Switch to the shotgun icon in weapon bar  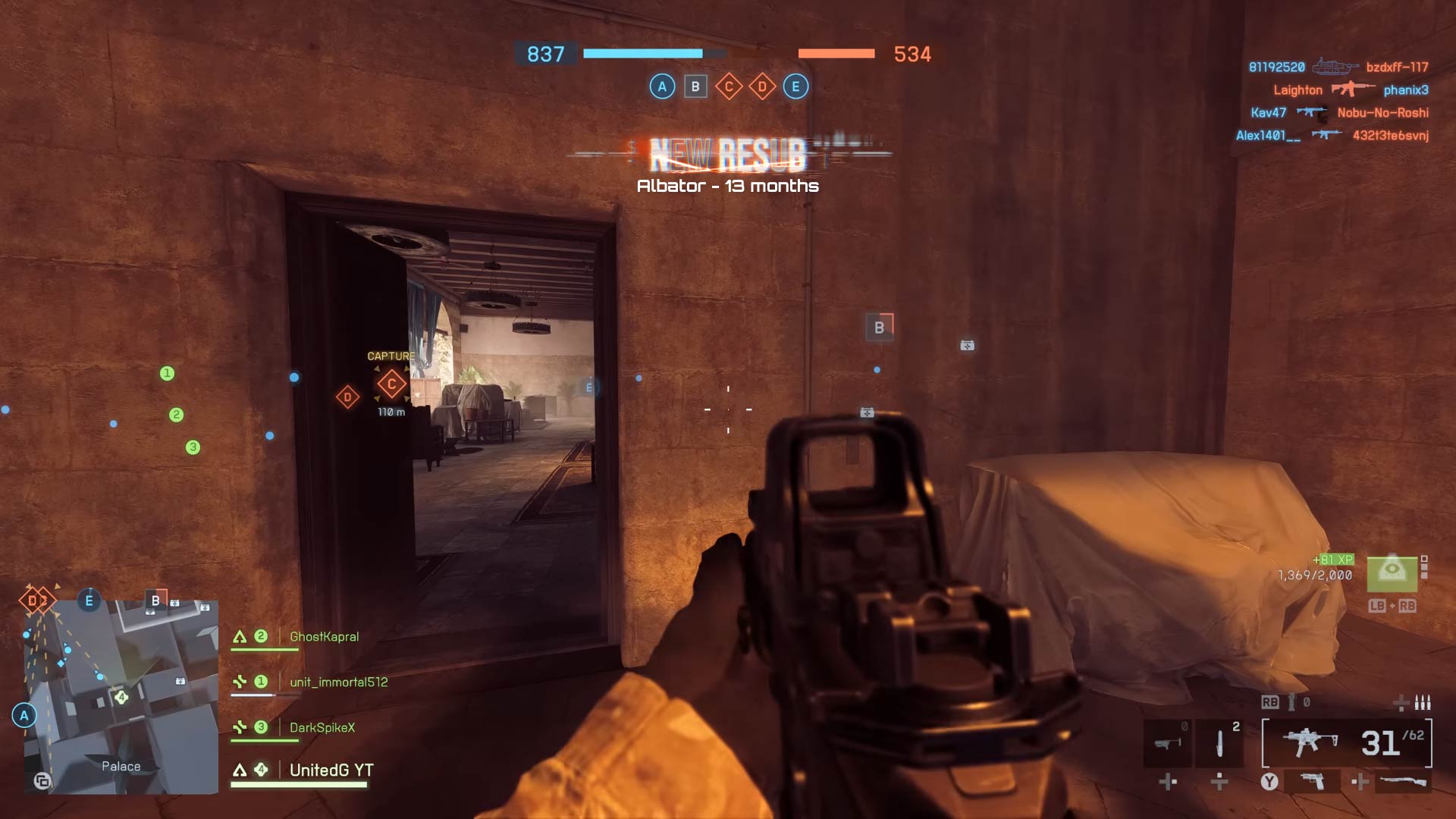(1403, 781)
